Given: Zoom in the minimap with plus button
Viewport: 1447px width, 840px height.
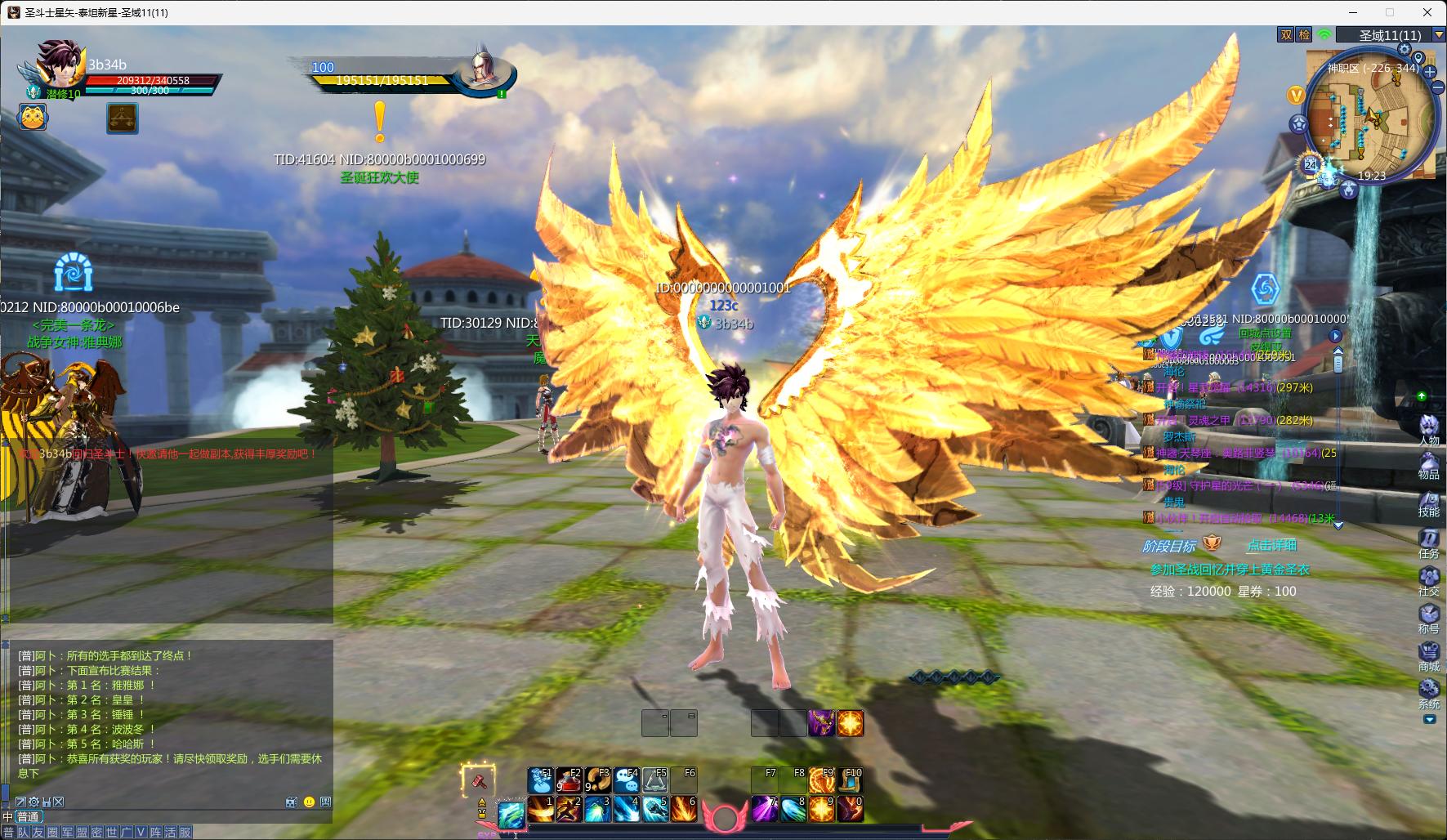Looking at the screenshot, I should 1431,72.
